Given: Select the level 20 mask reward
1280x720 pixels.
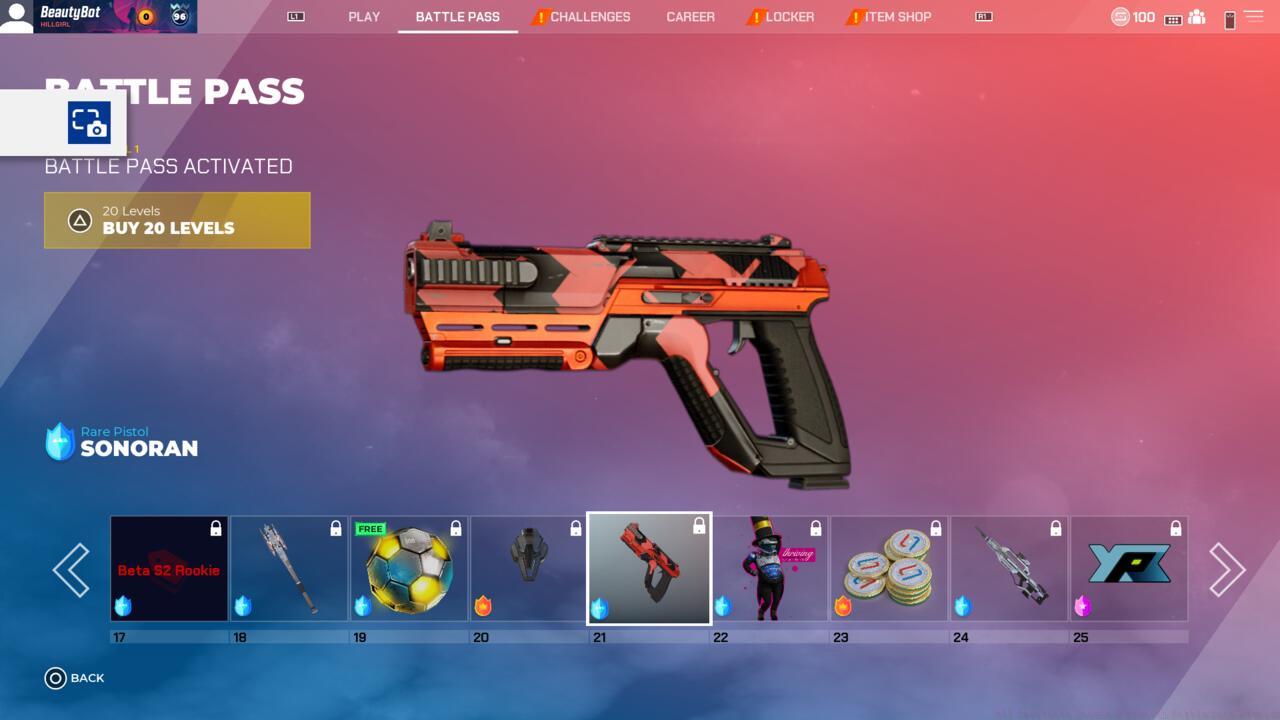Looking at the screenshot, I should tap(529, 569).
